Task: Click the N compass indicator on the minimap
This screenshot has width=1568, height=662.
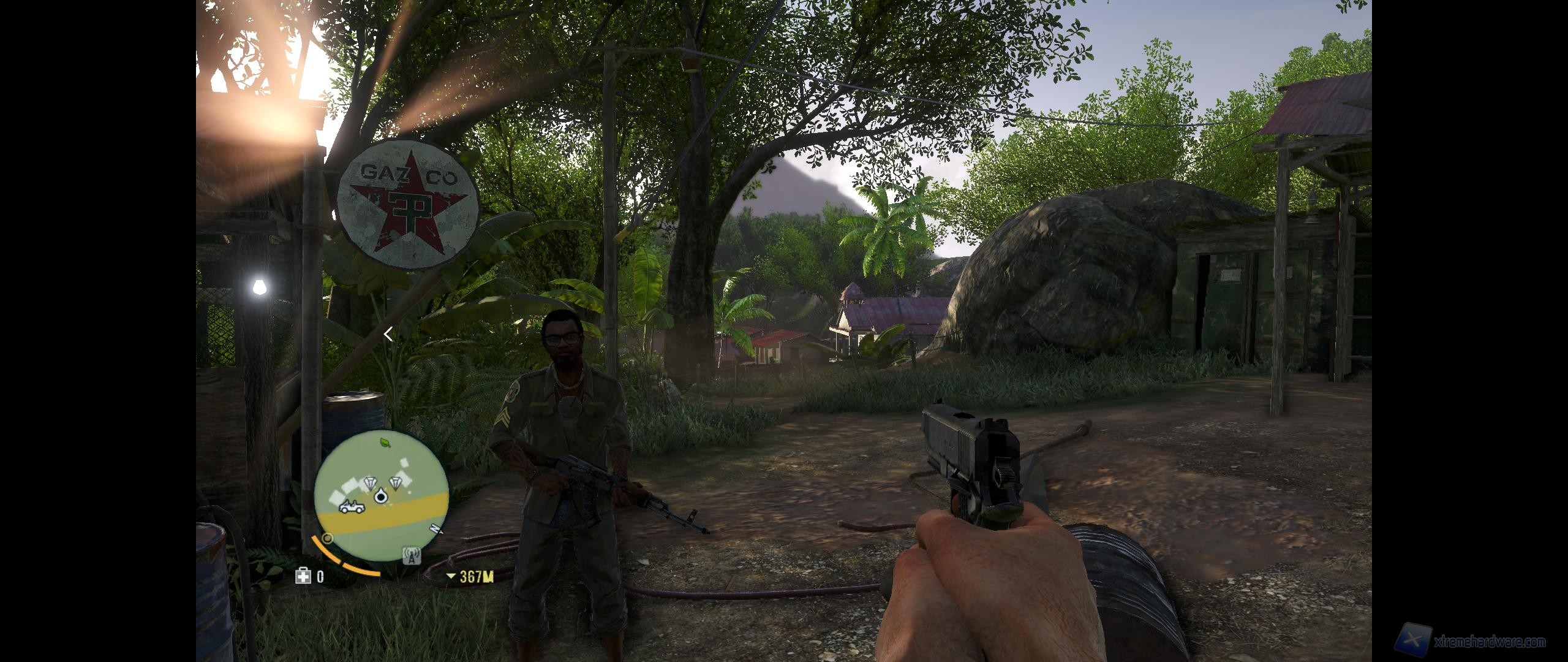Action: 436,530
